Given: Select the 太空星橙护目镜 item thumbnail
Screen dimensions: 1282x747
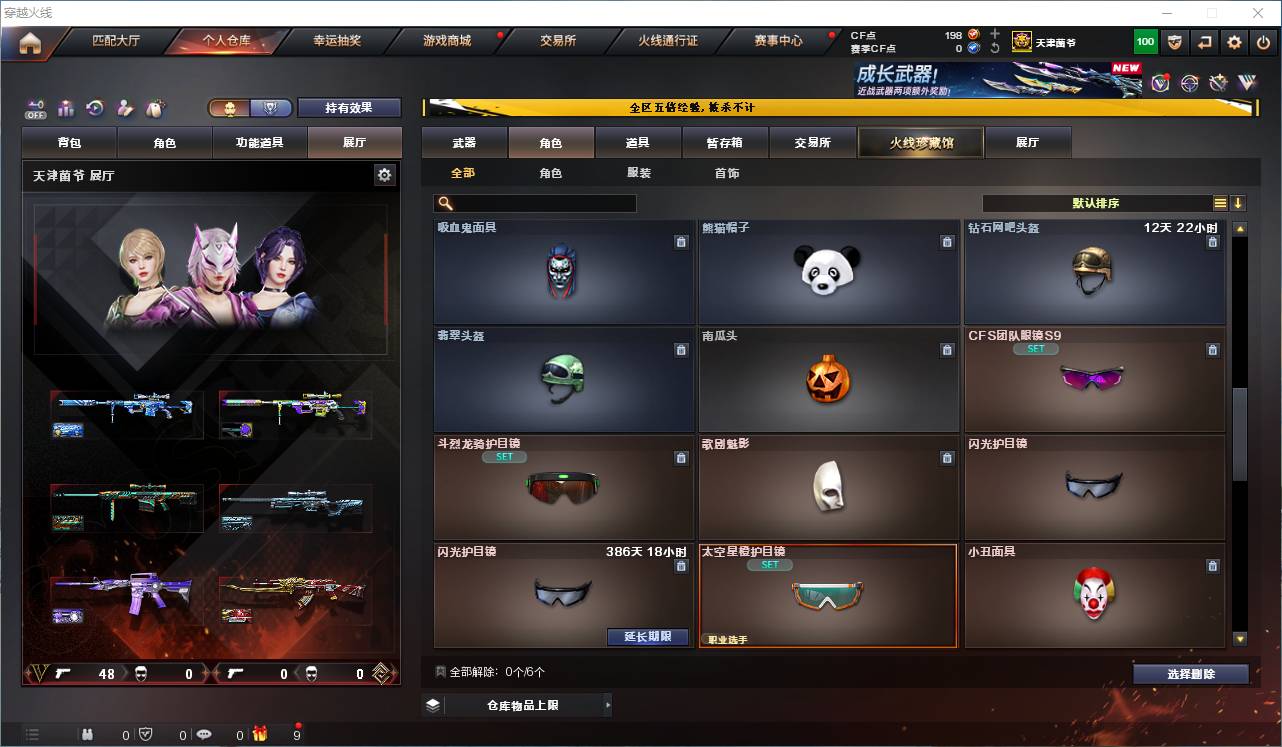Looking at the screenshot, I should point(828,594).
